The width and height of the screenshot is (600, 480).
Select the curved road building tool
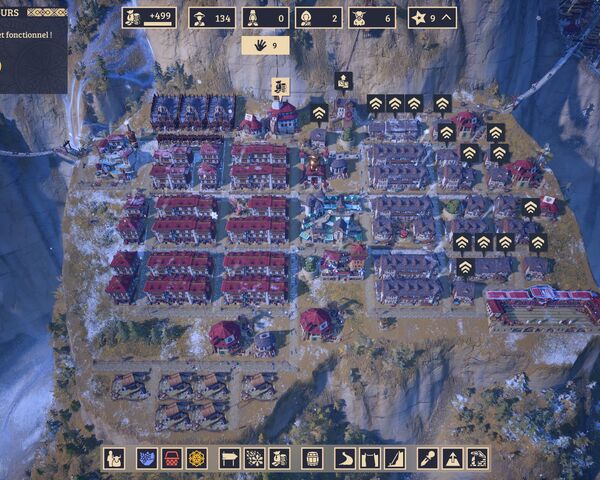pos(345,458)
